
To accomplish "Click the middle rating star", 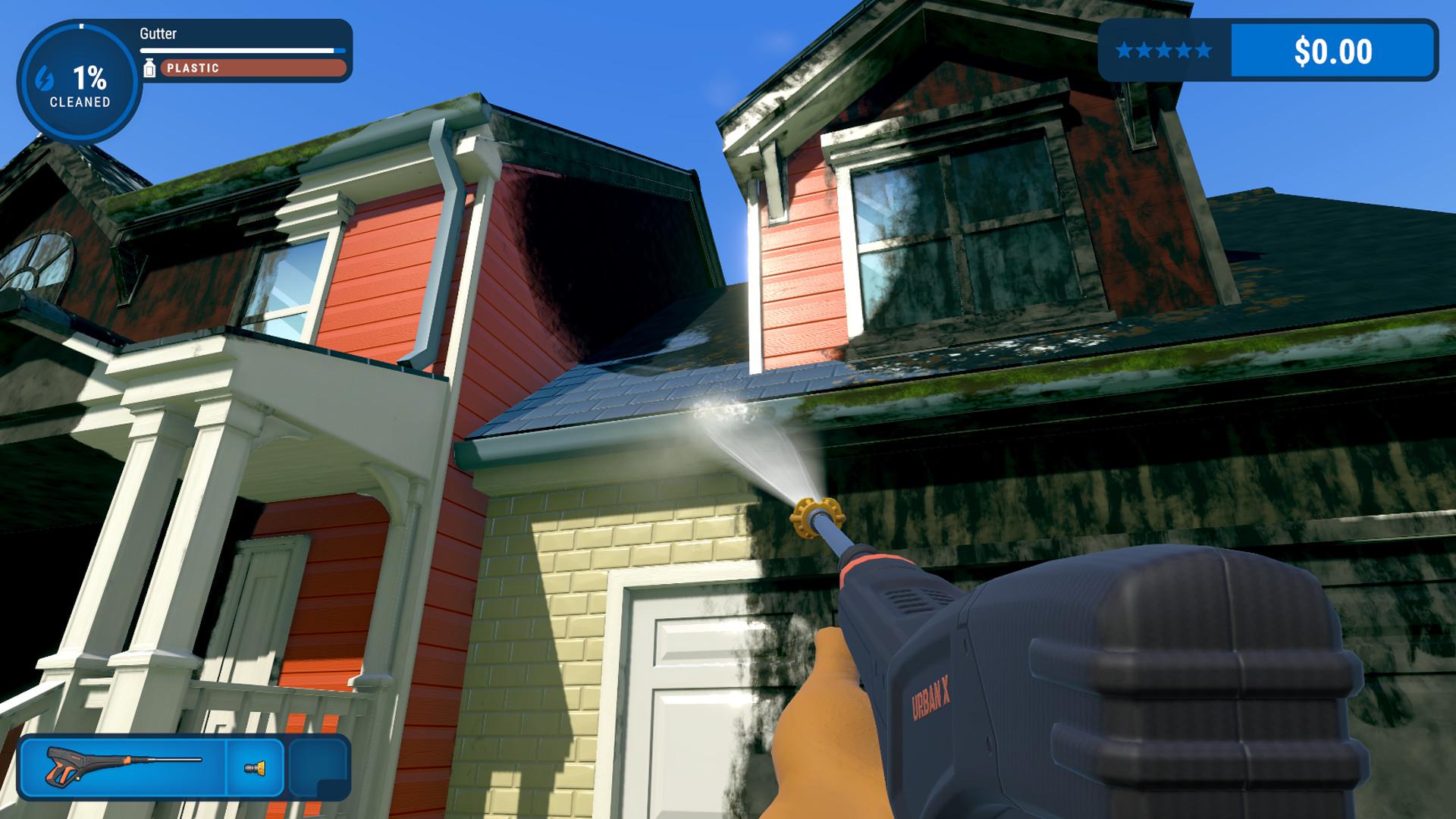I will coord(1163,51).
